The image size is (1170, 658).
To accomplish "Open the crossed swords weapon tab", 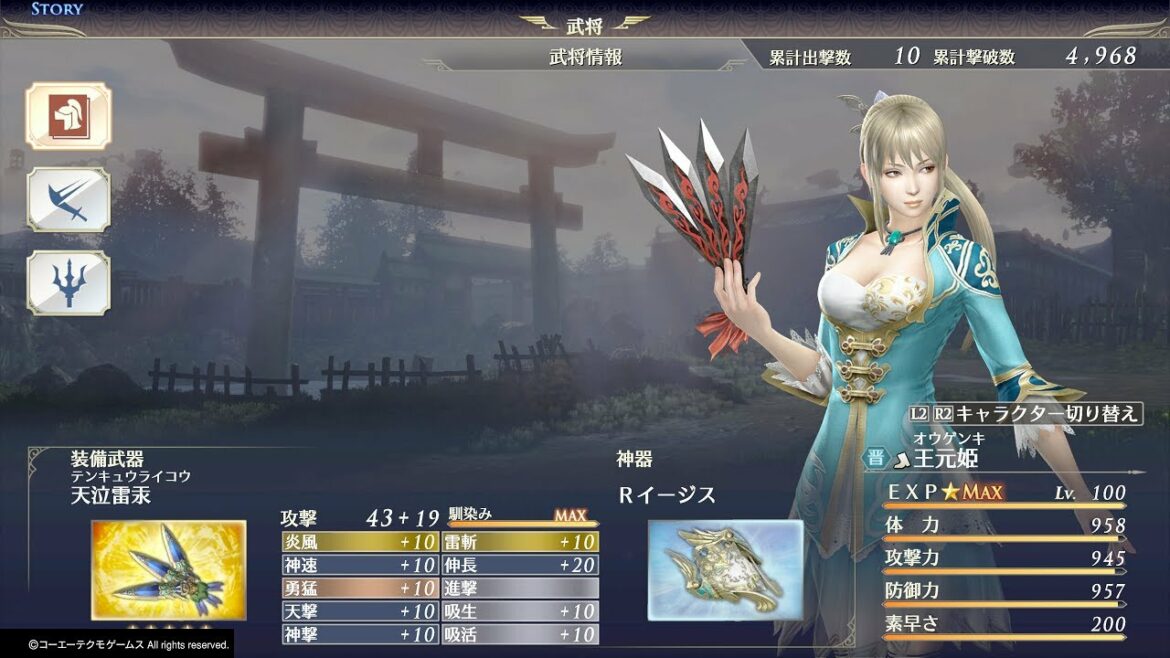I will pos(68,199).
